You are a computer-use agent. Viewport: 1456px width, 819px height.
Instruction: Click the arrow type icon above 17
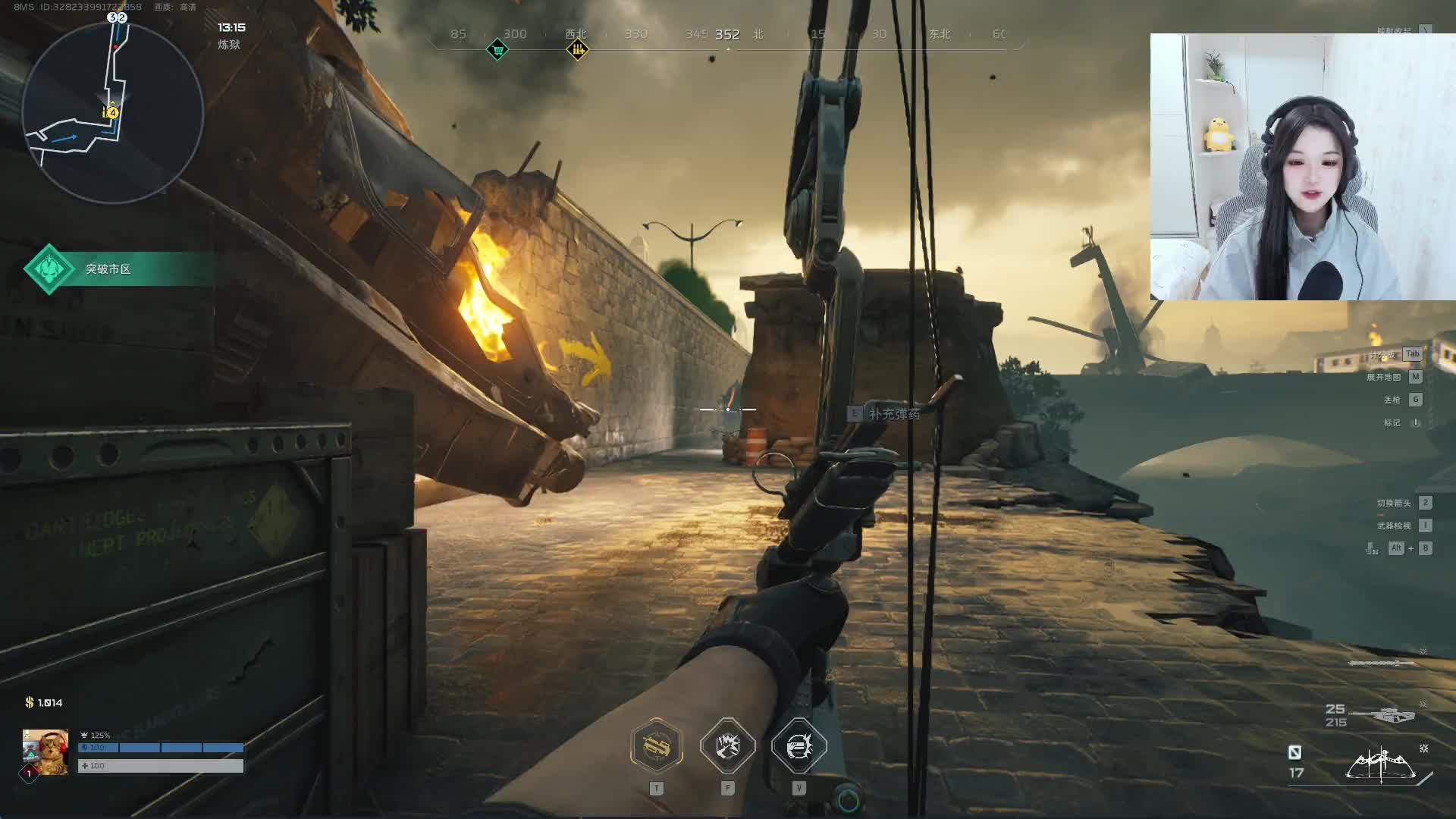click(1294, 752)
